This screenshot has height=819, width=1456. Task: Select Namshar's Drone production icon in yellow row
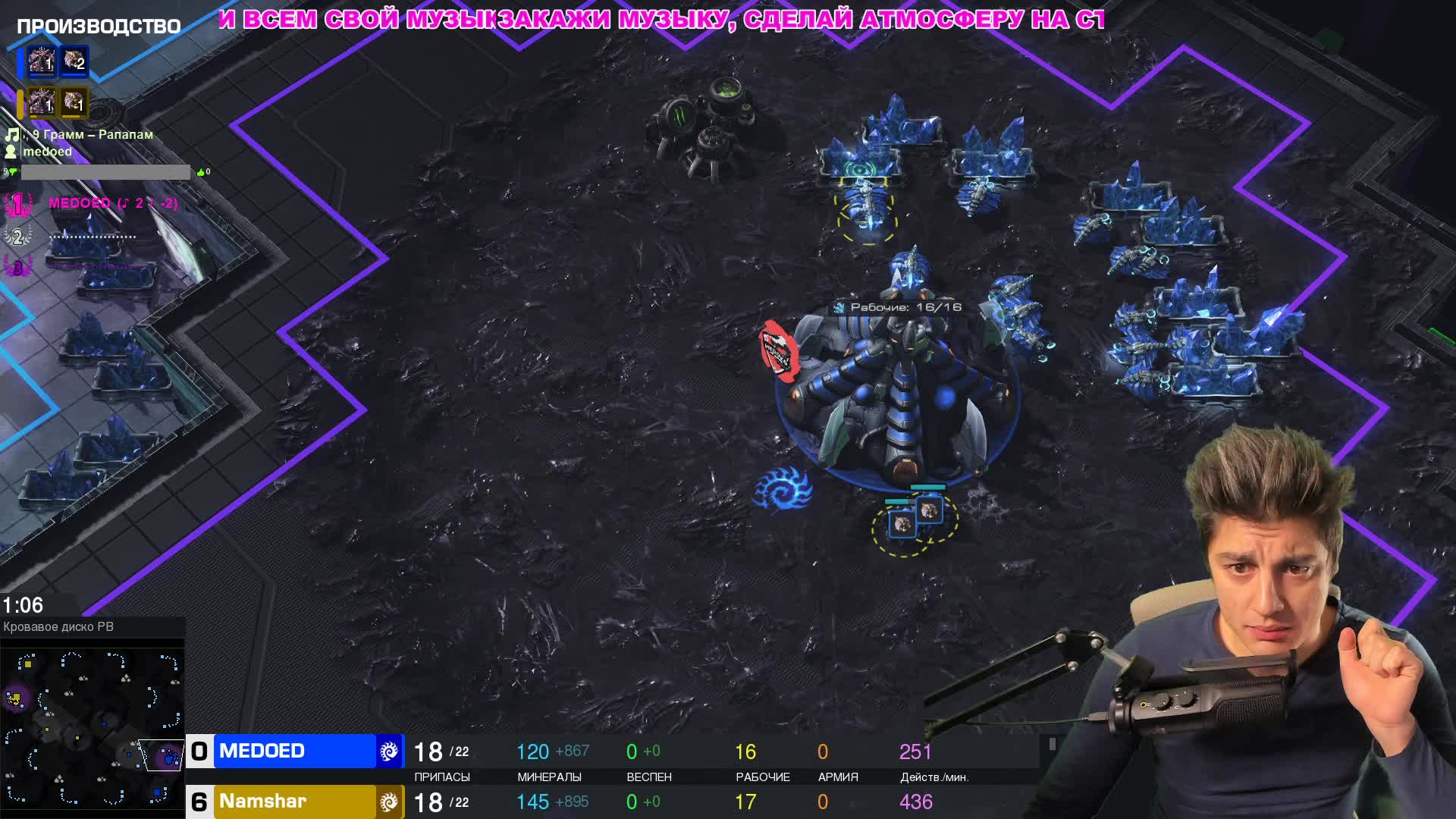coord(74,102)
